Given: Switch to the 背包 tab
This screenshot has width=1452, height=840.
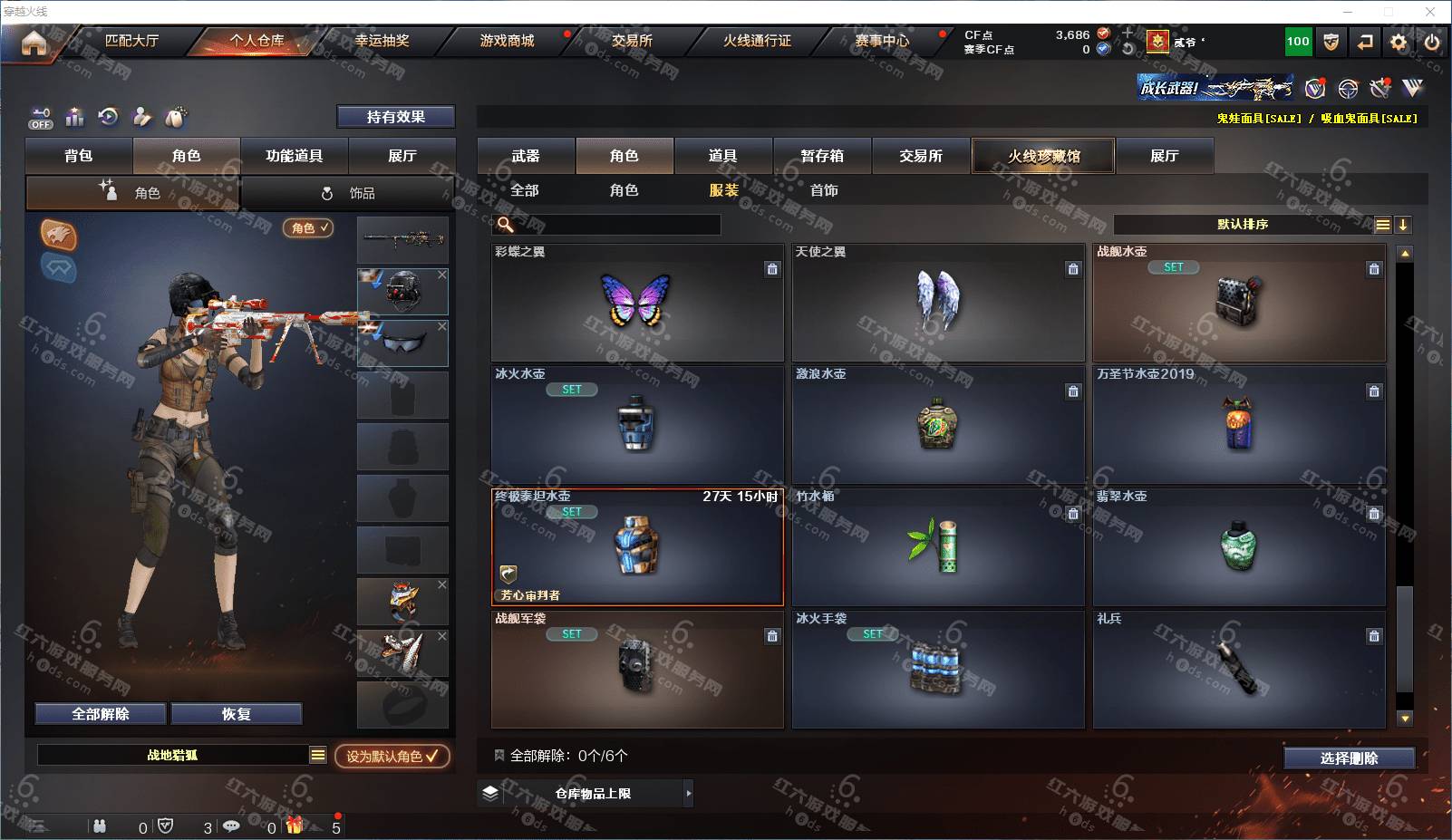Looking at the screenshot, I should tap(79, 156).
